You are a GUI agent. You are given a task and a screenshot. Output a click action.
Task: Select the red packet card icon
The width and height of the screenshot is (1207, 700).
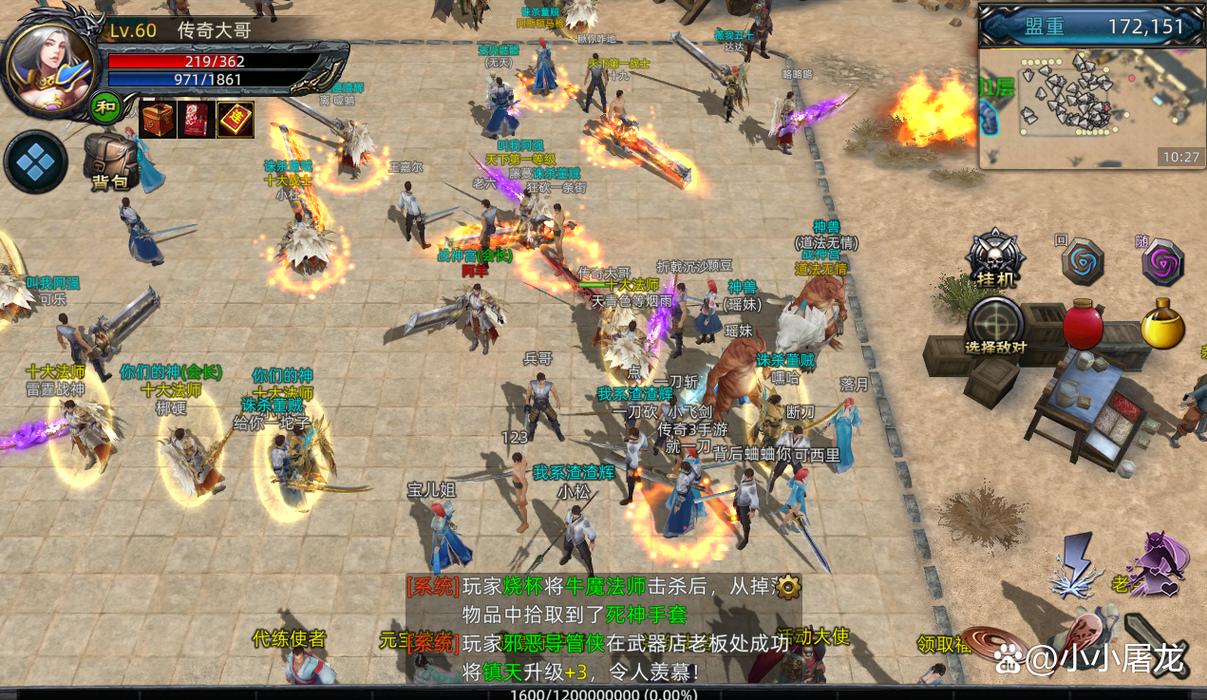(x=196, y=119)
